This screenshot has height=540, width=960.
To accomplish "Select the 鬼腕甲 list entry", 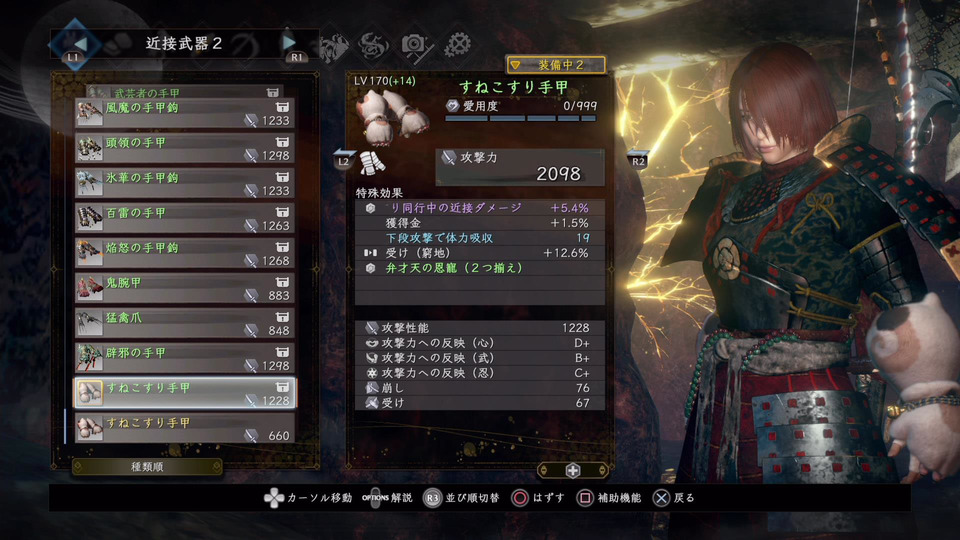I will pyautogui.click(x=185, y=289).
